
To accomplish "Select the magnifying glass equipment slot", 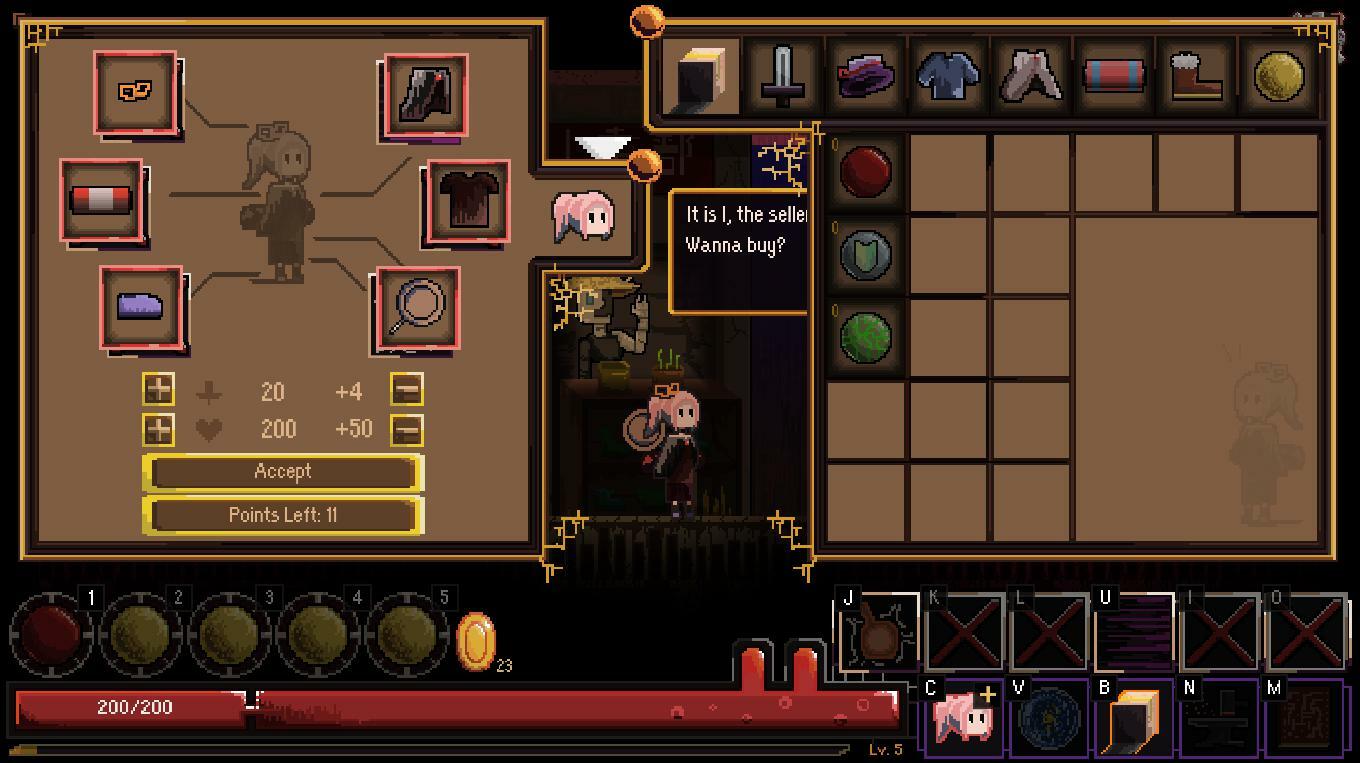I will pos(418,309).
